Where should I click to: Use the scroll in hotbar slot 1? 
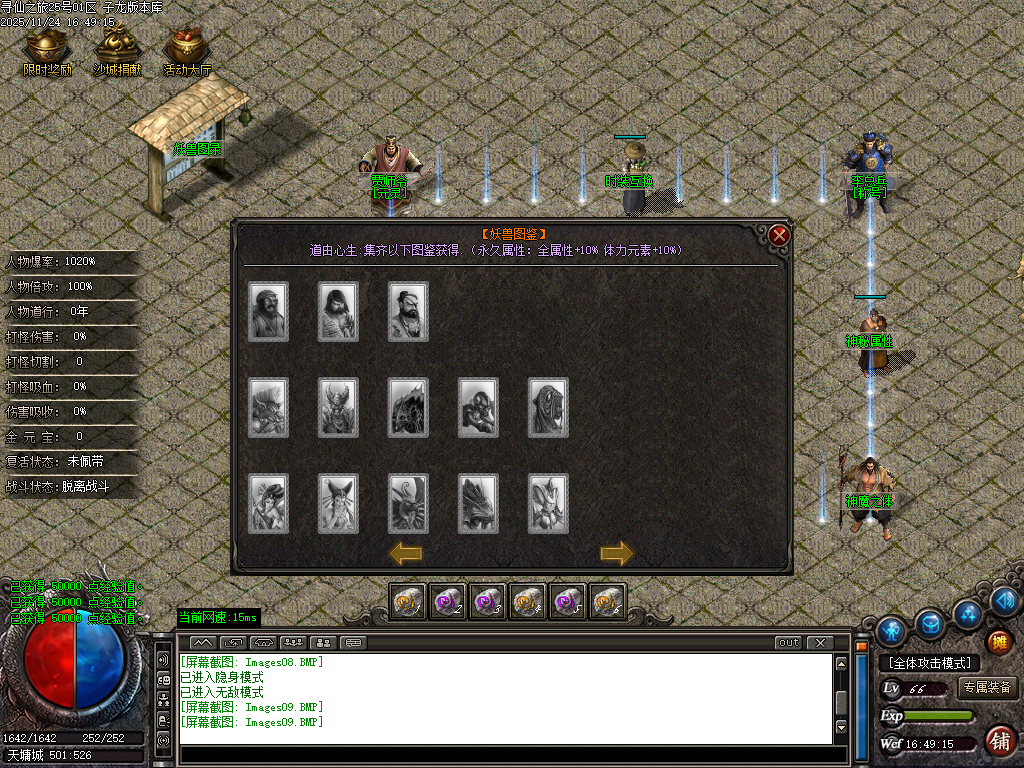coord(408,601)
